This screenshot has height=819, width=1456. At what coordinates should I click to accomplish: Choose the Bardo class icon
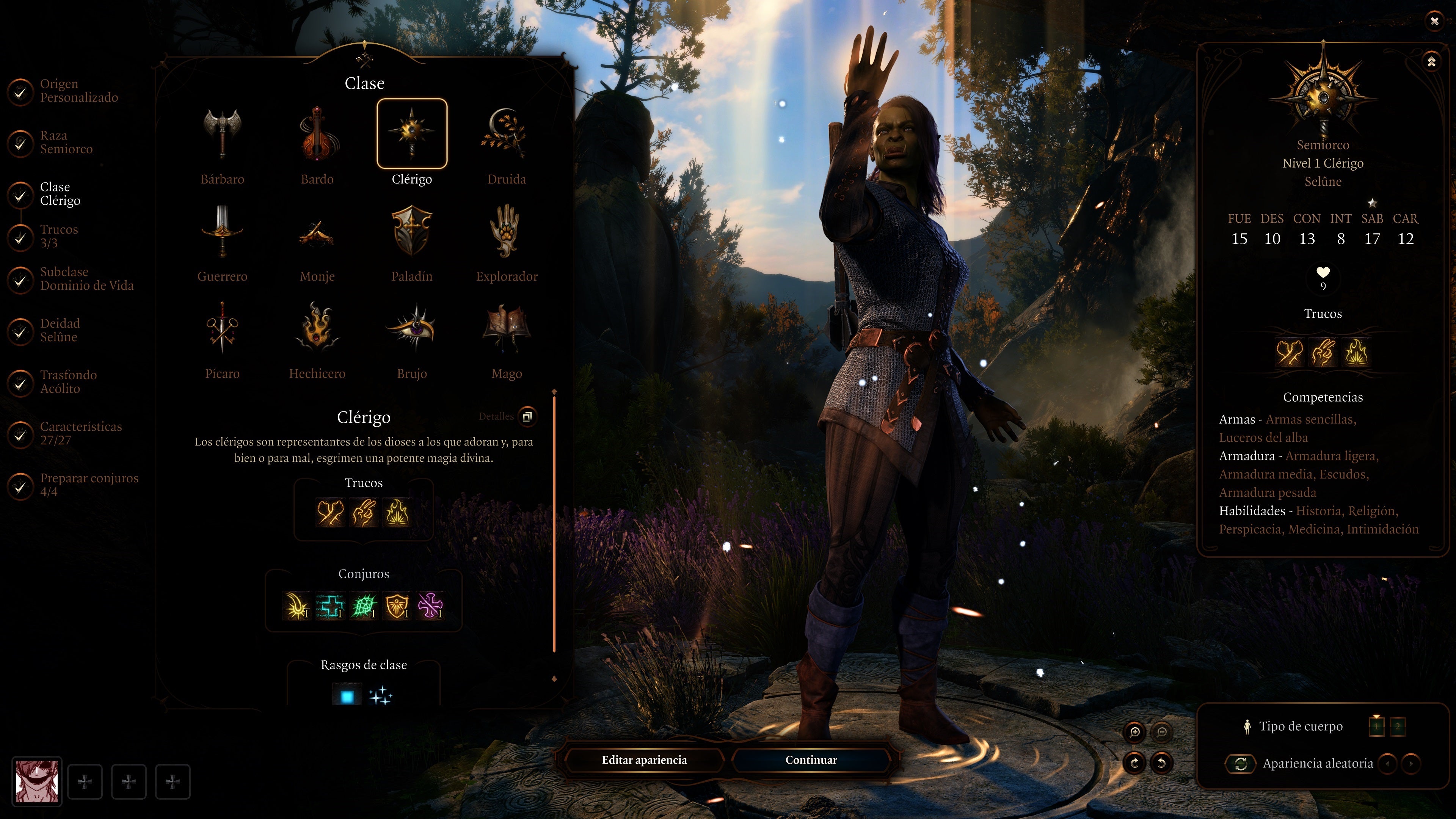317,135
